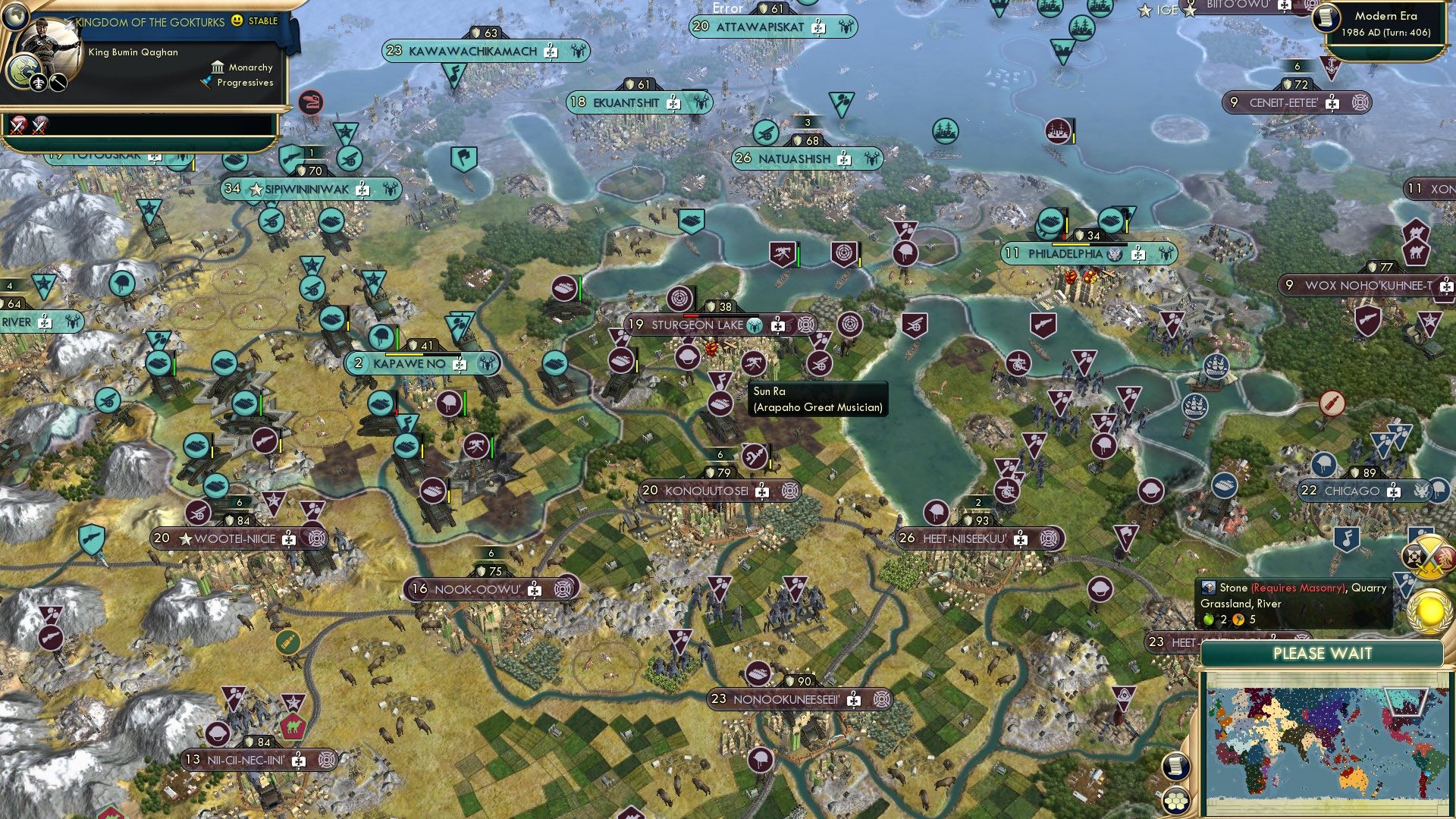Click the Kingdom of the Gokturks title banner
The image size is (1456, 819).
[x=148, y=22]
